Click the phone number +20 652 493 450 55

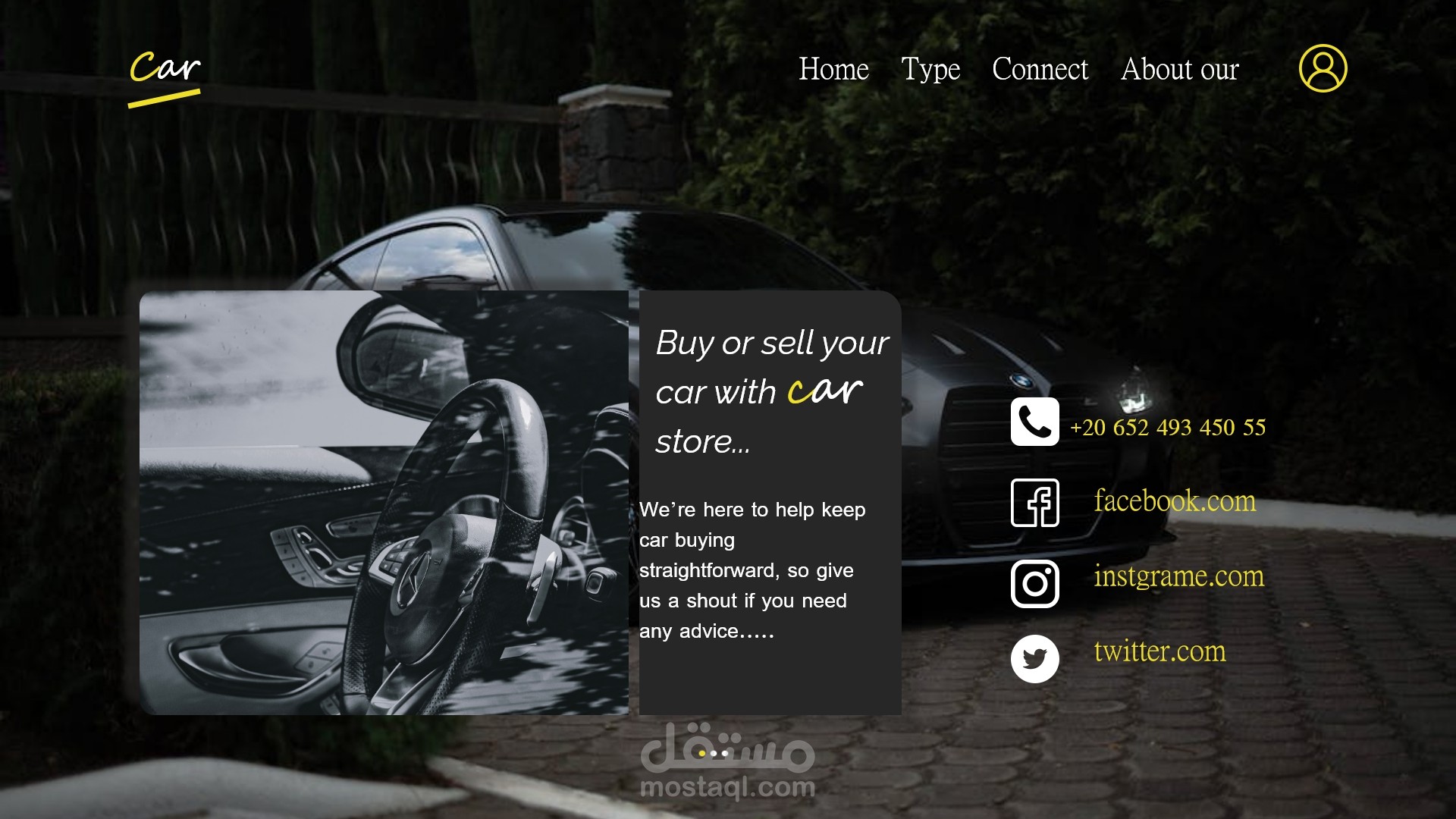coord(1168,427)
